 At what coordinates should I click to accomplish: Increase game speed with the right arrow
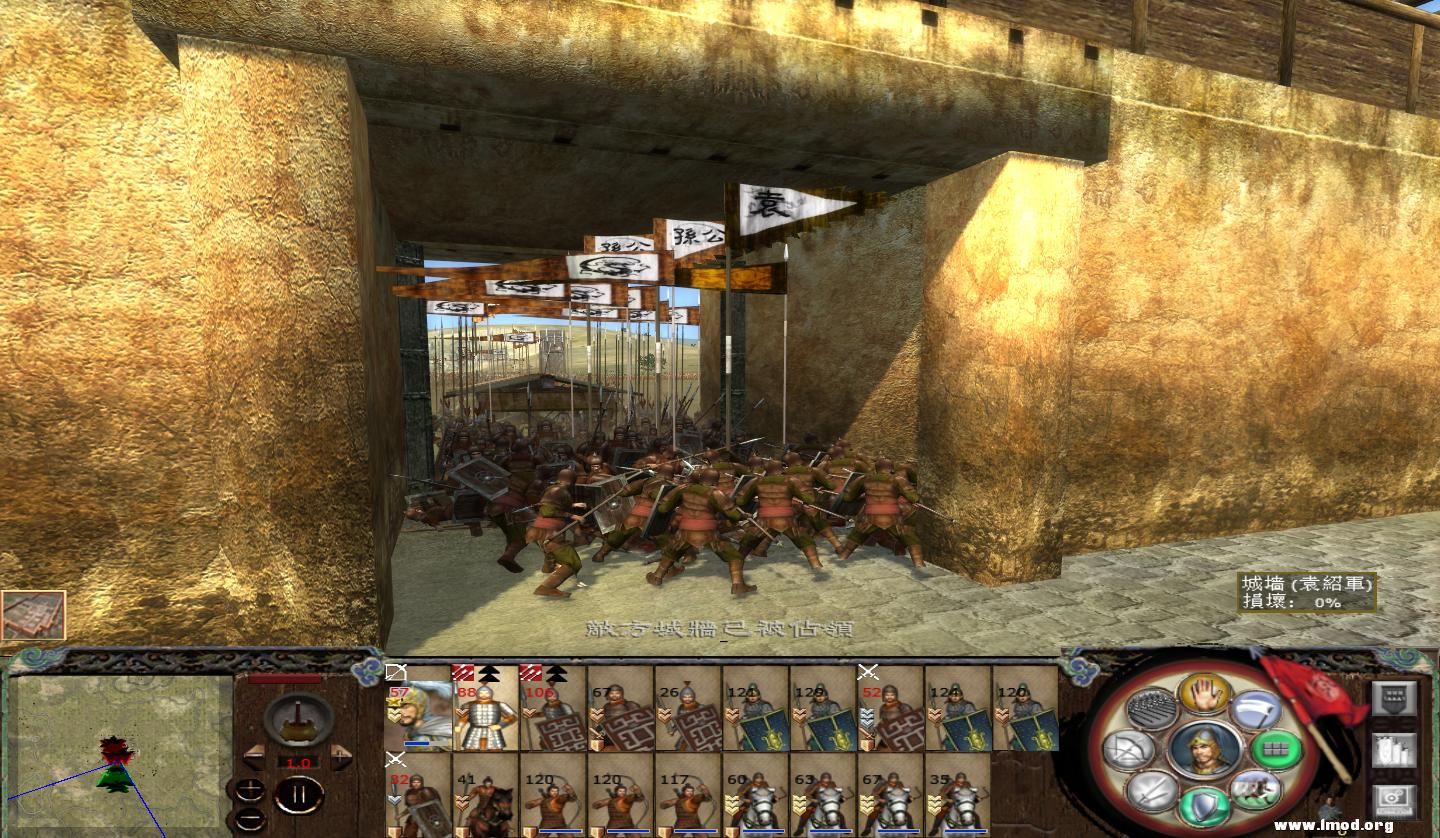pyautogui.click(x=341, y=758)
